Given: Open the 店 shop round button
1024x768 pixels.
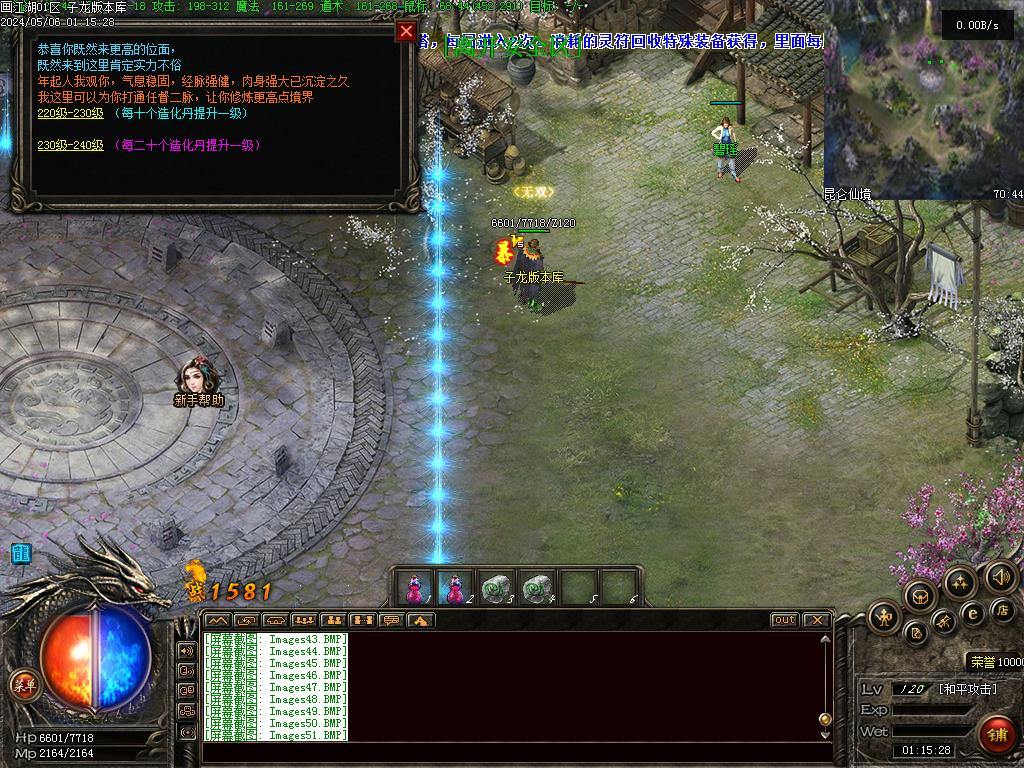Looking at the screenshot, I should coord(1003,610).
